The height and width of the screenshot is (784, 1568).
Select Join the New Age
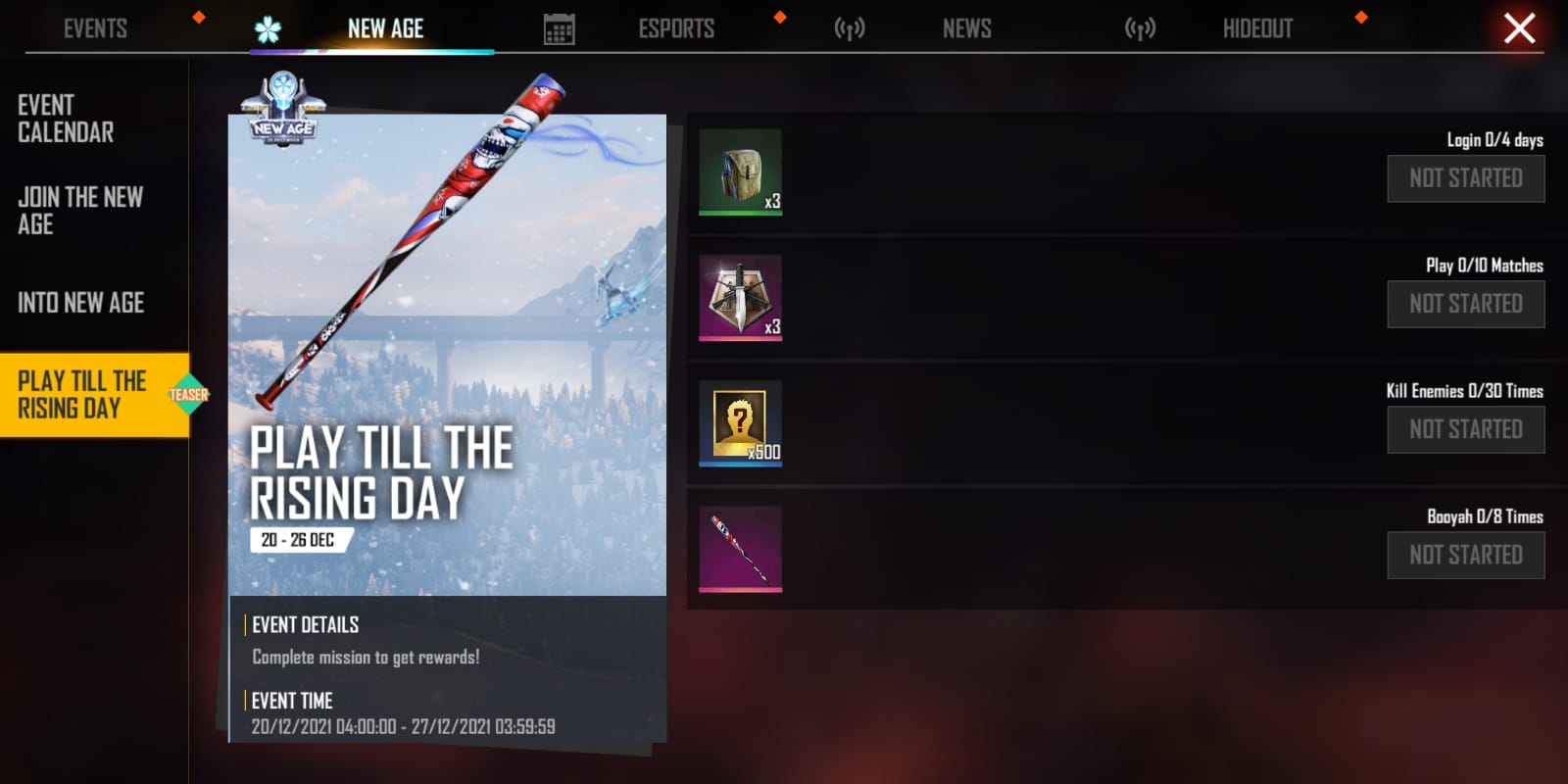[x=80, y=211]
